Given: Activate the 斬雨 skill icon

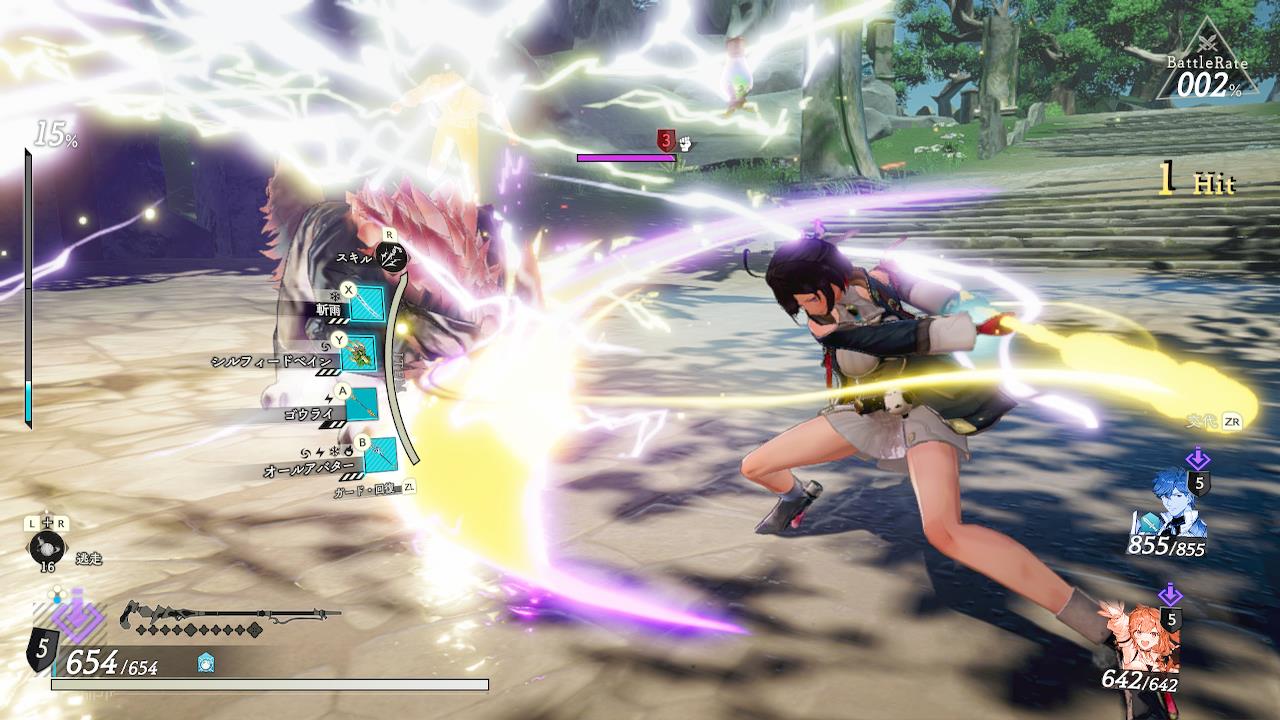Looking at the screenshot, I should (366, 303).
